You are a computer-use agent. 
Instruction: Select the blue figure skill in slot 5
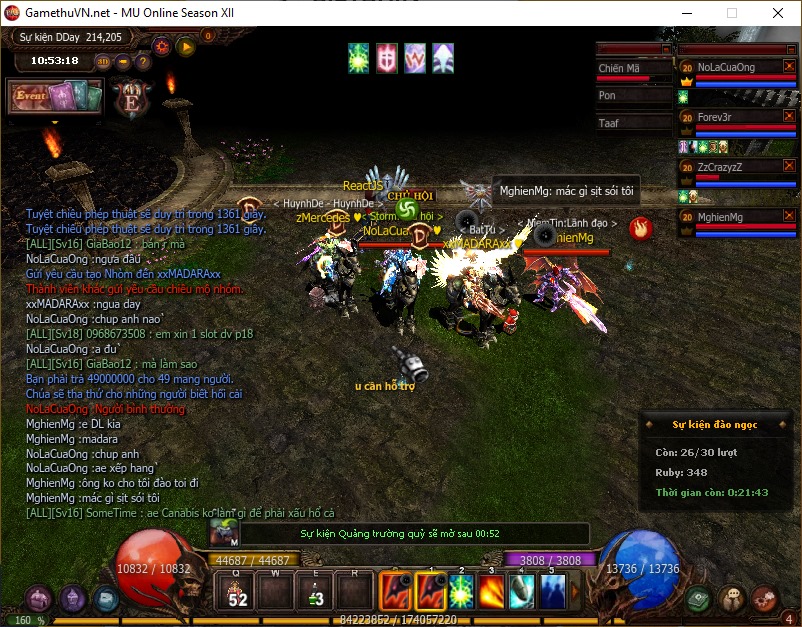[x=552, y=592]
